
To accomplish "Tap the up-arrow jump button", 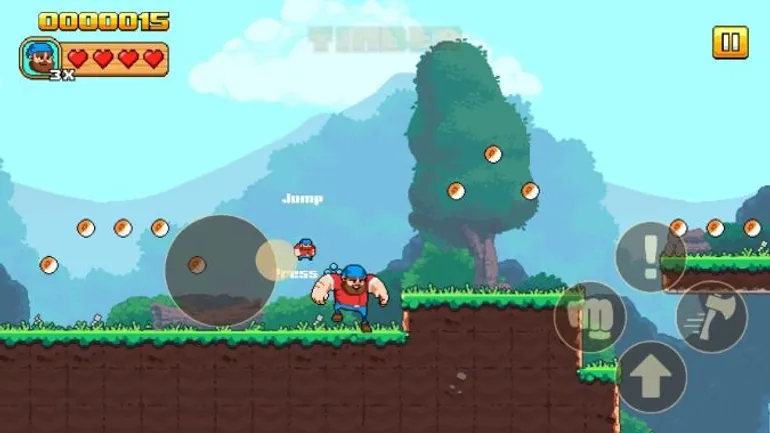I will pyautogui.click(x=651, y=377).
